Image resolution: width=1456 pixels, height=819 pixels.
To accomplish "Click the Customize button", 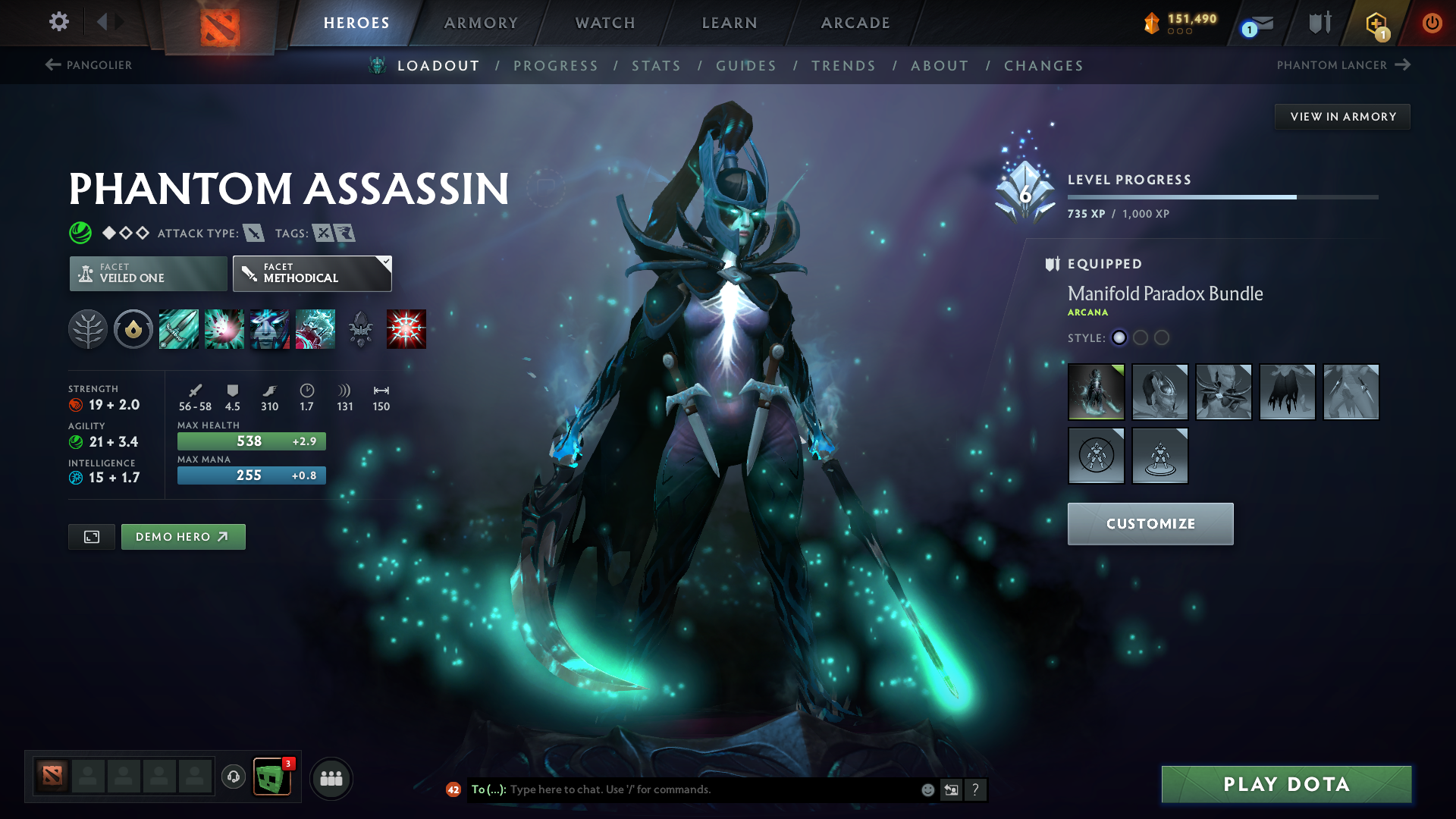I will [1150, 523].
